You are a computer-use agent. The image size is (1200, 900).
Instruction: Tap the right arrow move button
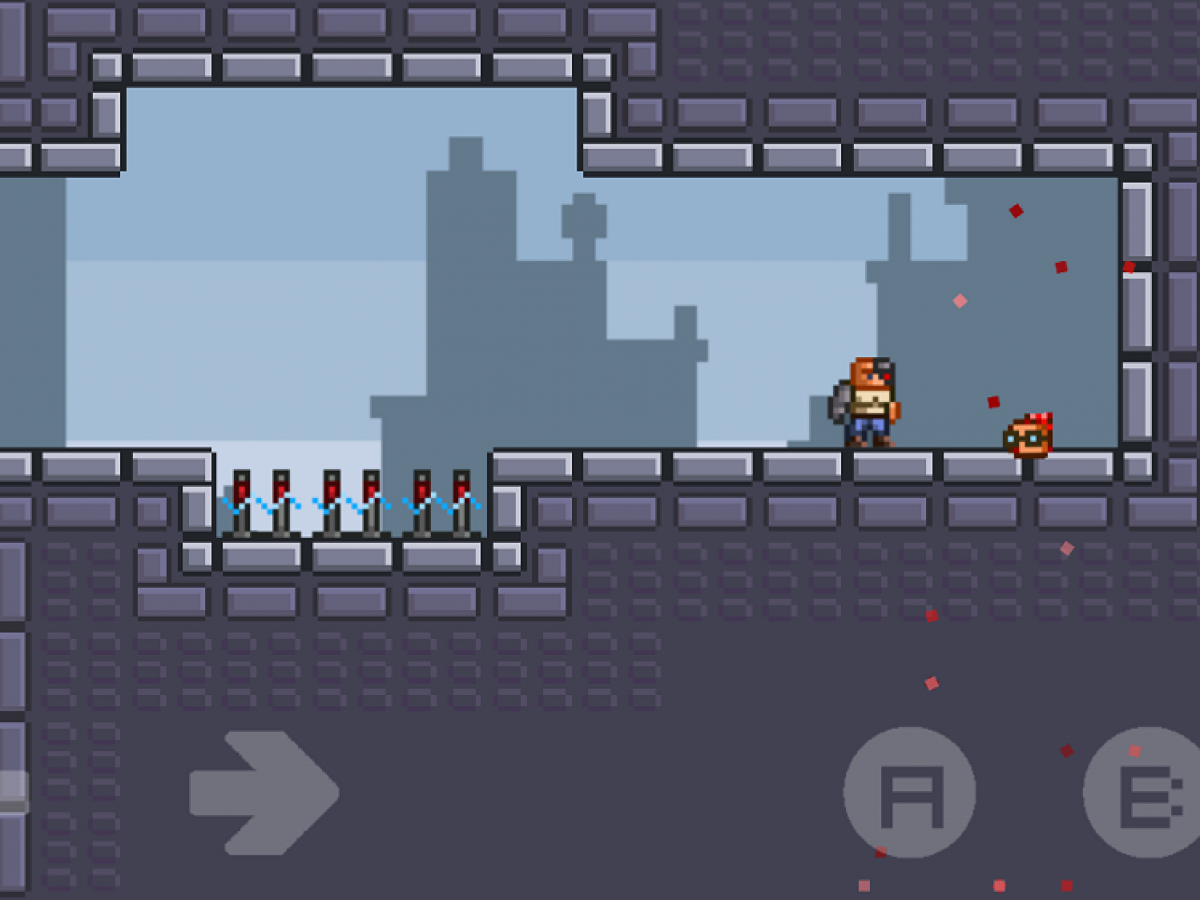tap(264, 792)
